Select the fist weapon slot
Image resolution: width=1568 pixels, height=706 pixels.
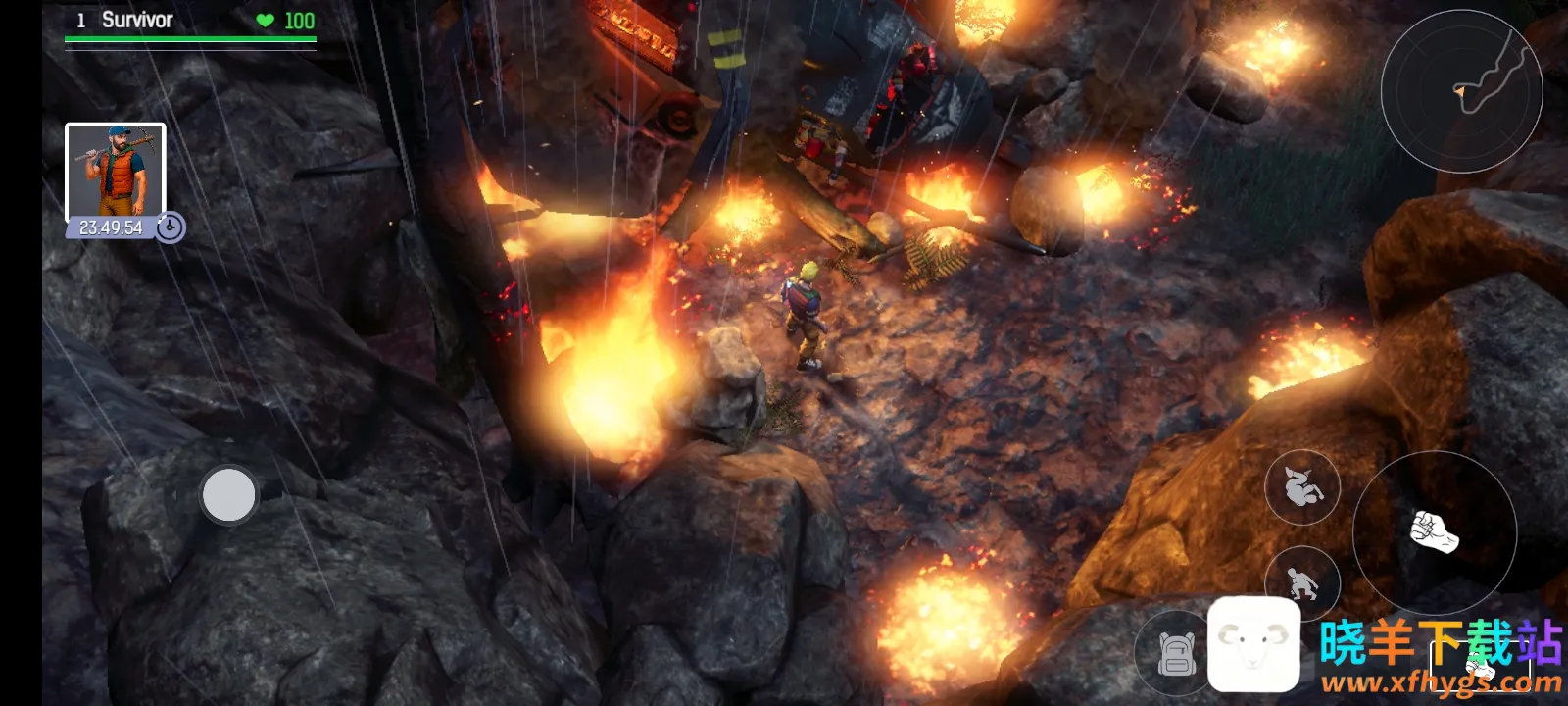pos(1480,664)
